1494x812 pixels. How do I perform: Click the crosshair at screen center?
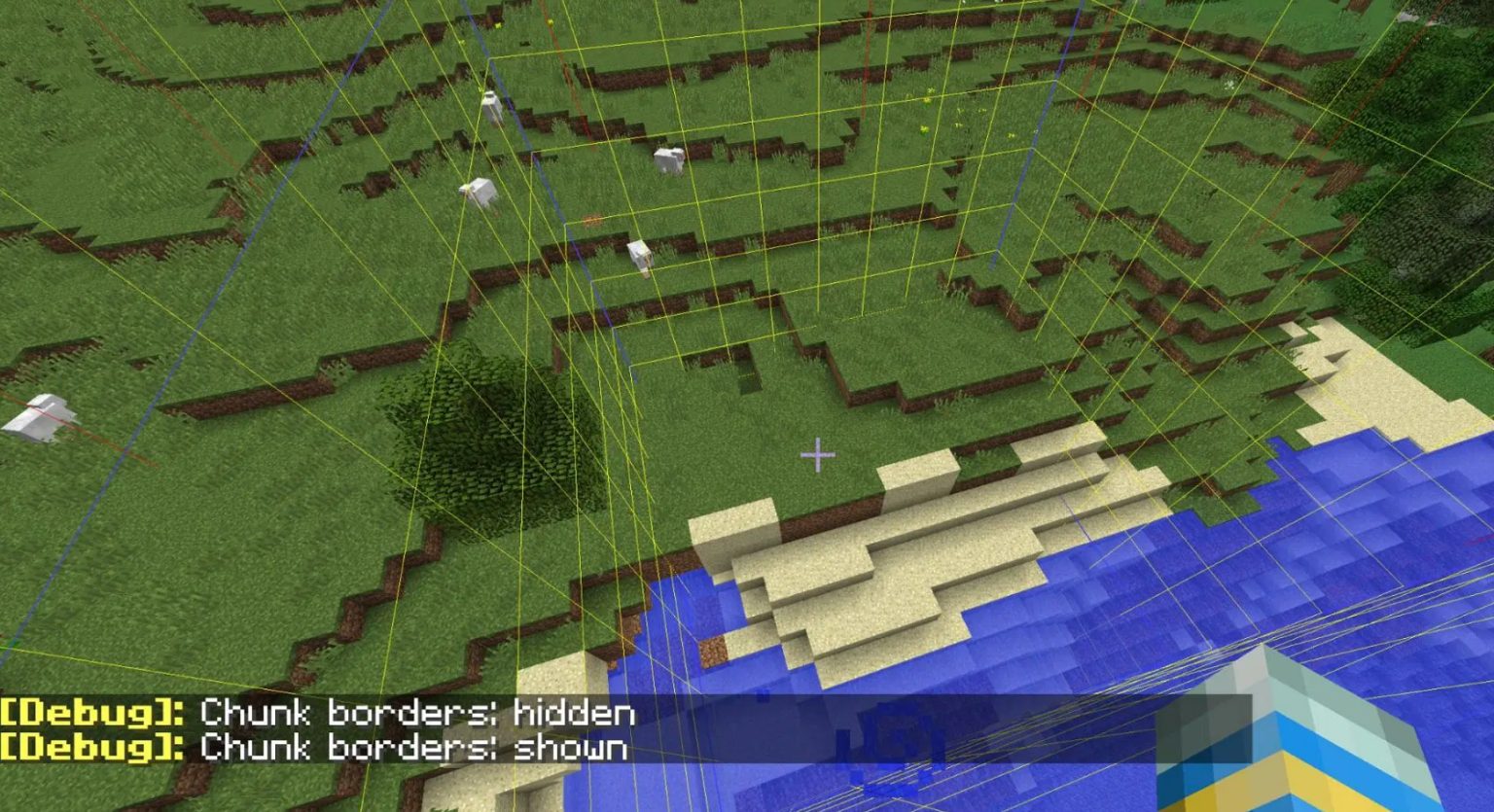(x=817, y=453)
